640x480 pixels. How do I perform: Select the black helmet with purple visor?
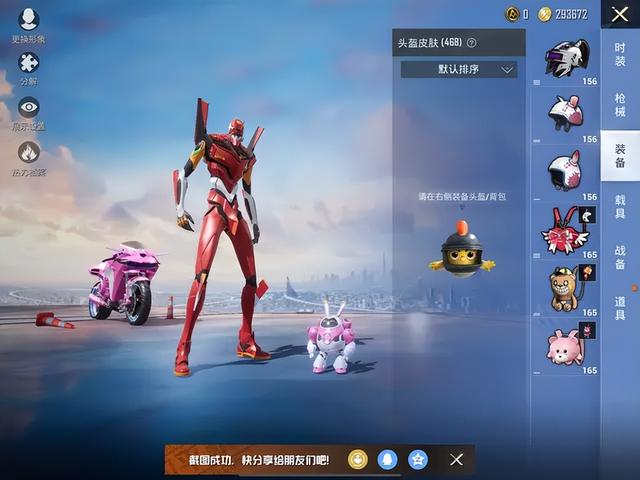[567, 58]
